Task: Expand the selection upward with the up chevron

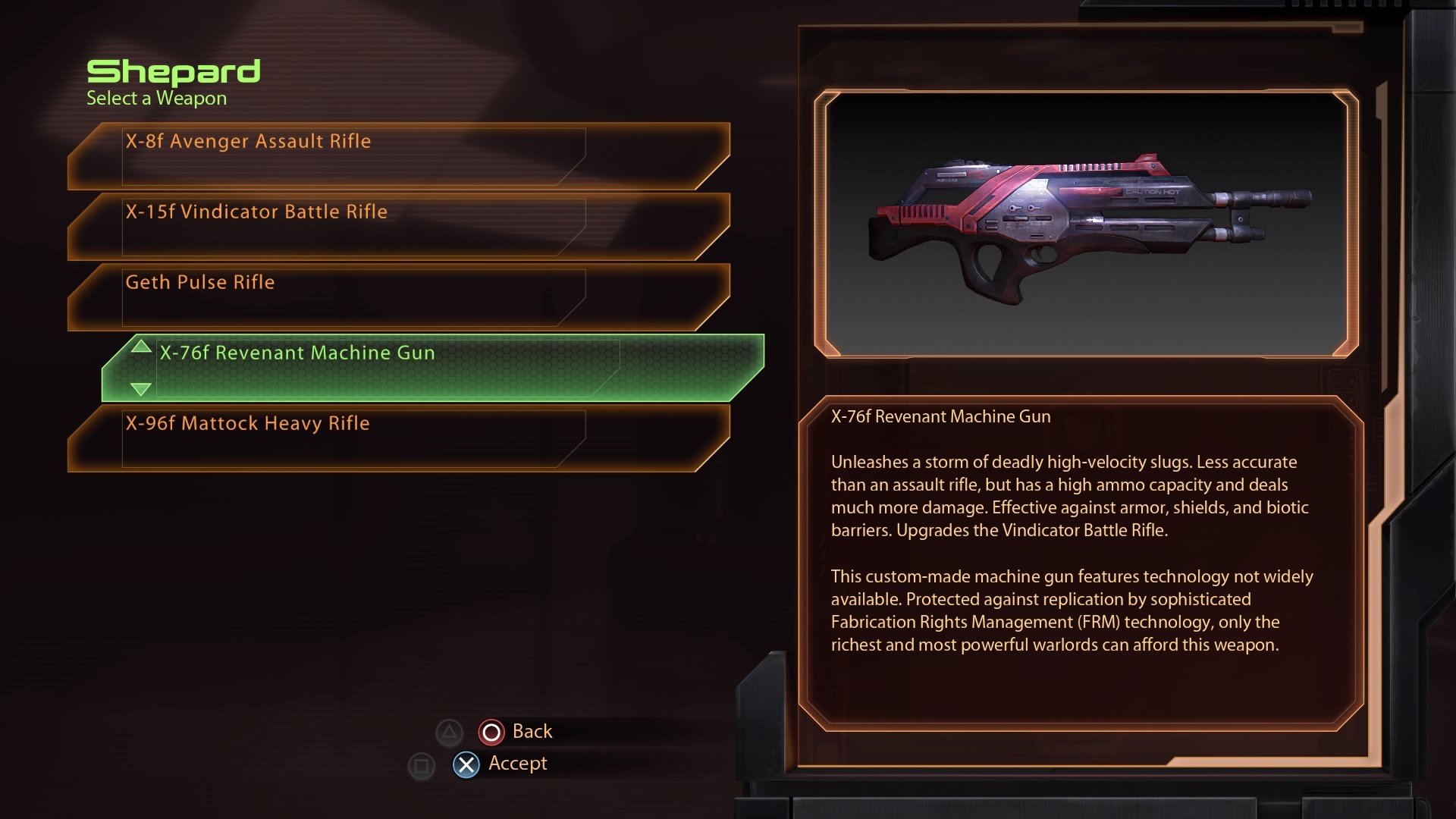Action: [140, 347]
